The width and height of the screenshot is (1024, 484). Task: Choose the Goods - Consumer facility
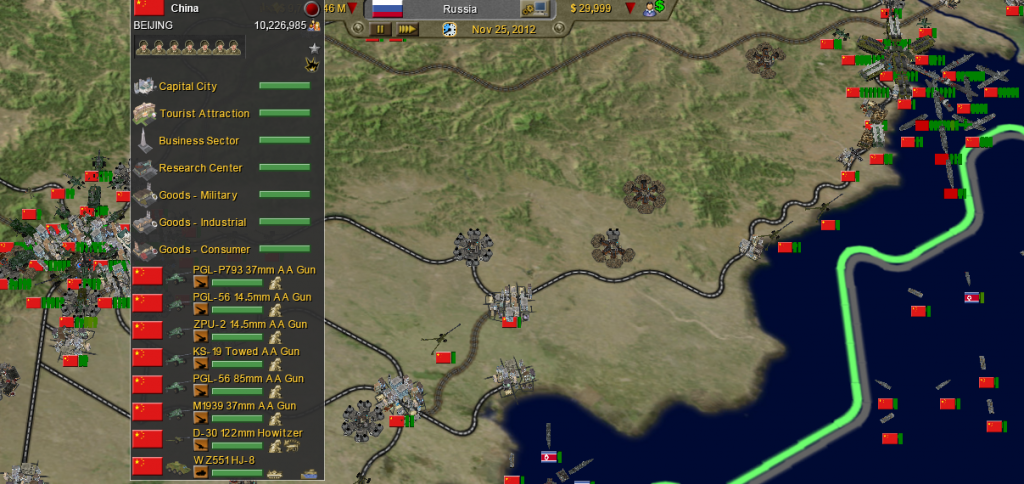205,248
